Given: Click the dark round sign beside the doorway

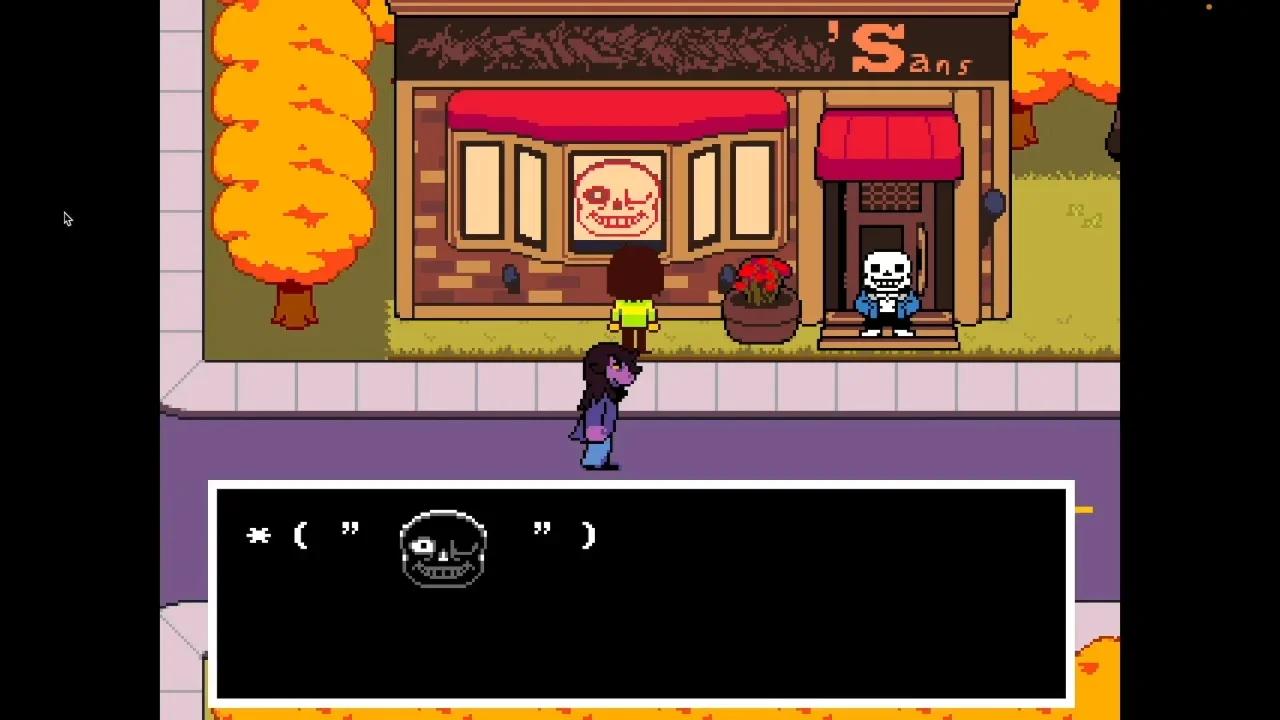Looking at the screenshot, I should pos(993,205).
